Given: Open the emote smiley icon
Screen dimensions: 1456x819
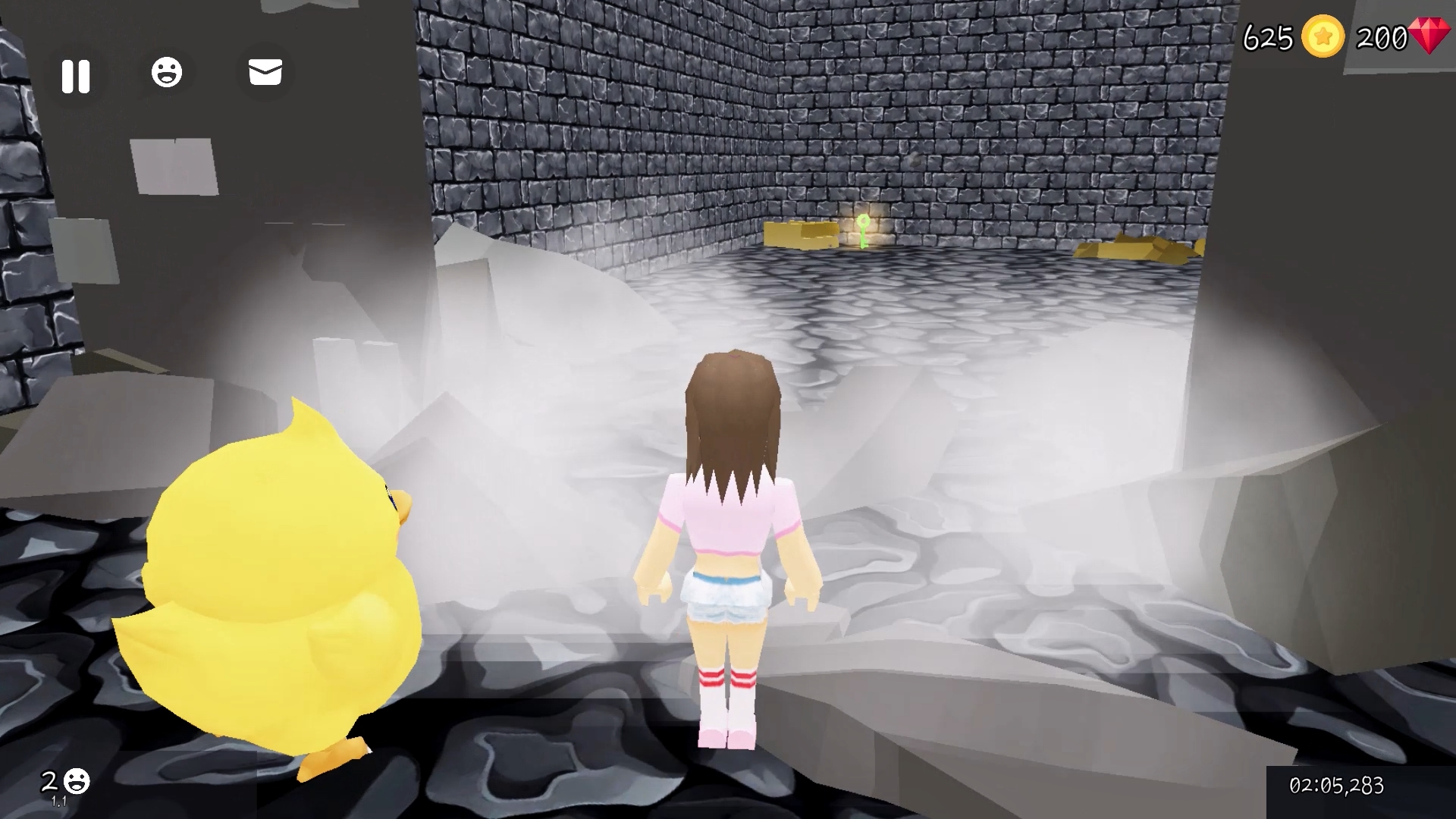Looking at the screenshot, I should (168, 71).
